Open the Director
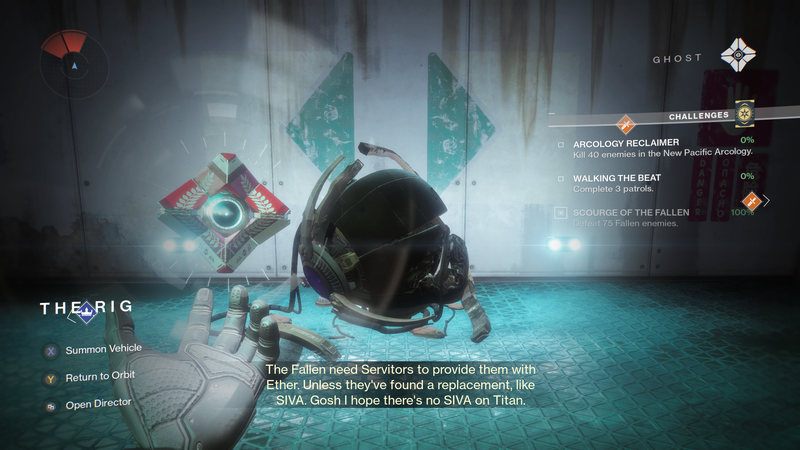Image resolution: width=800 pixels, height=450 pixels. pos(98,406)
